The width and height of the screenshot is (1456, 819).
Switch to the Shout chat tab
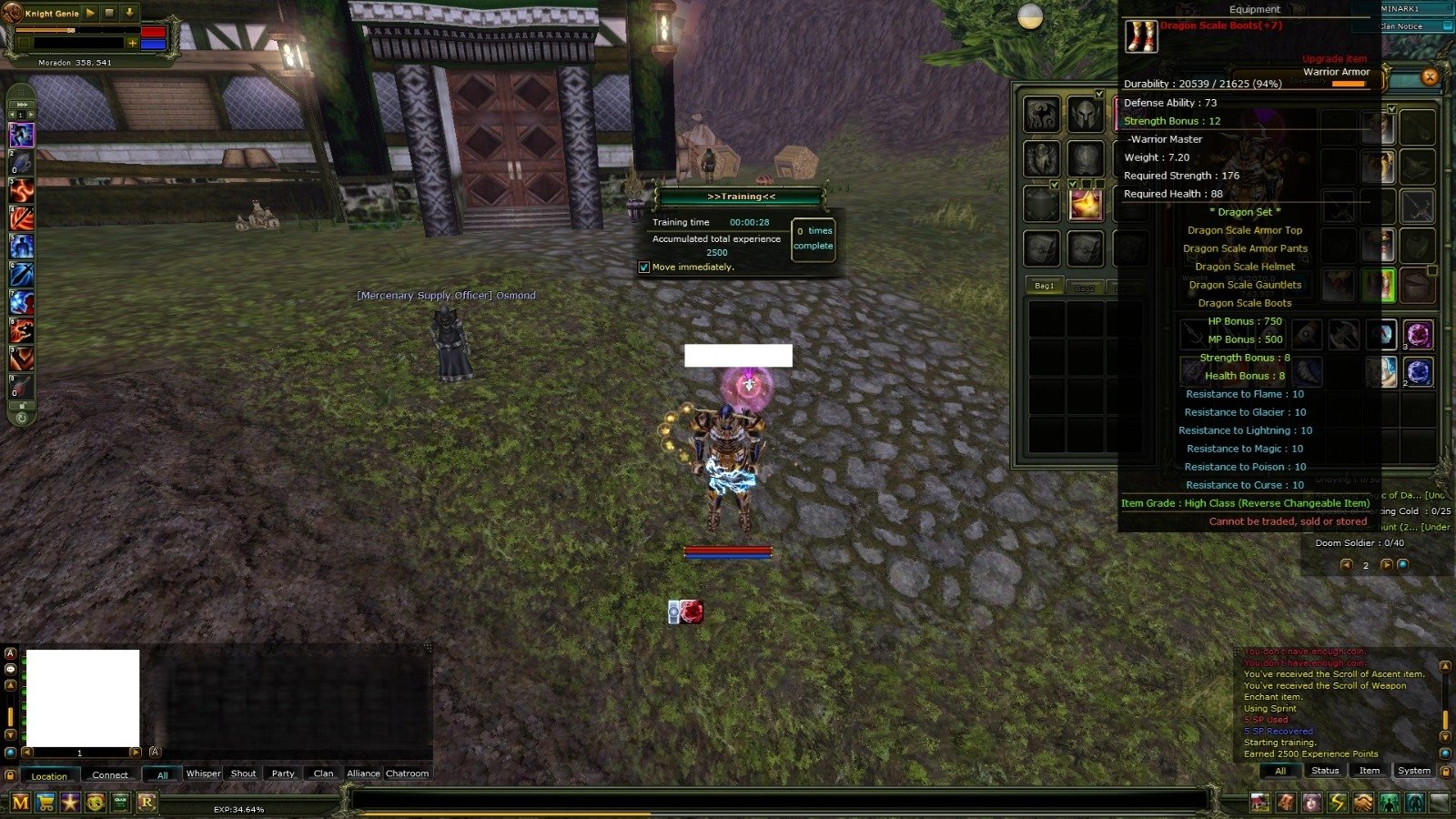tap(242, 773)
